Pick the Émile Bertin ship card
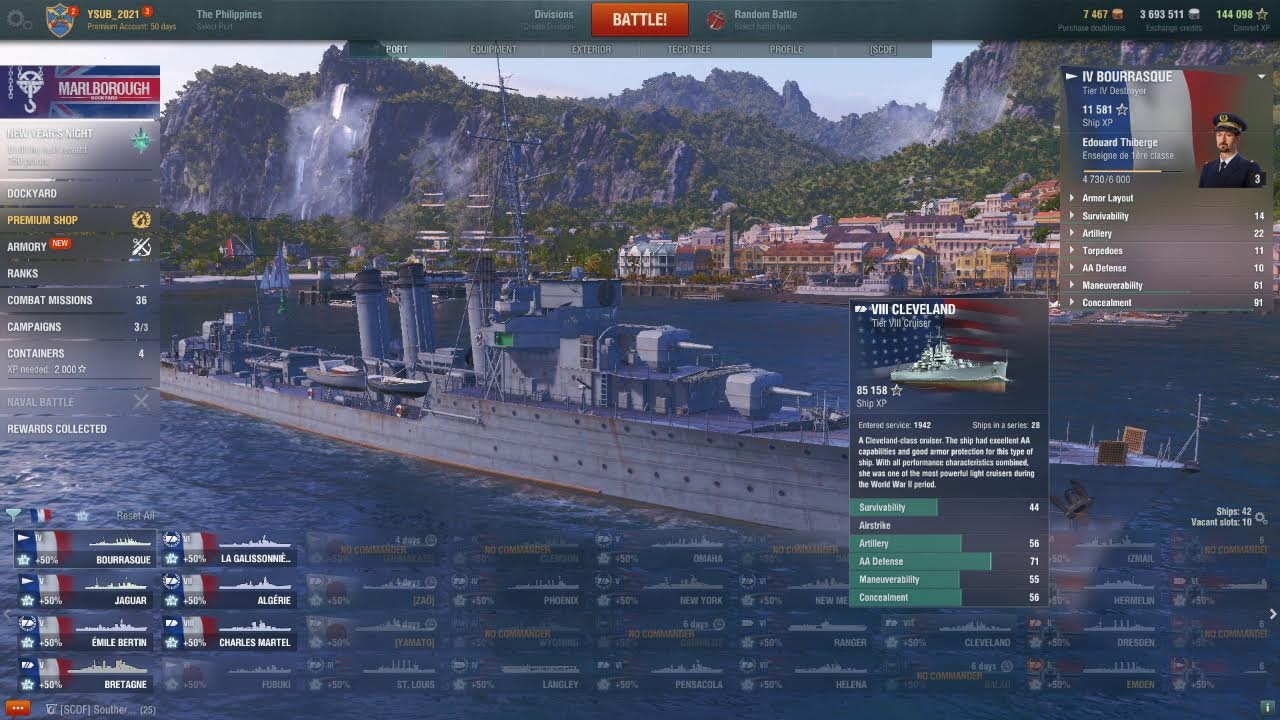 84,634
